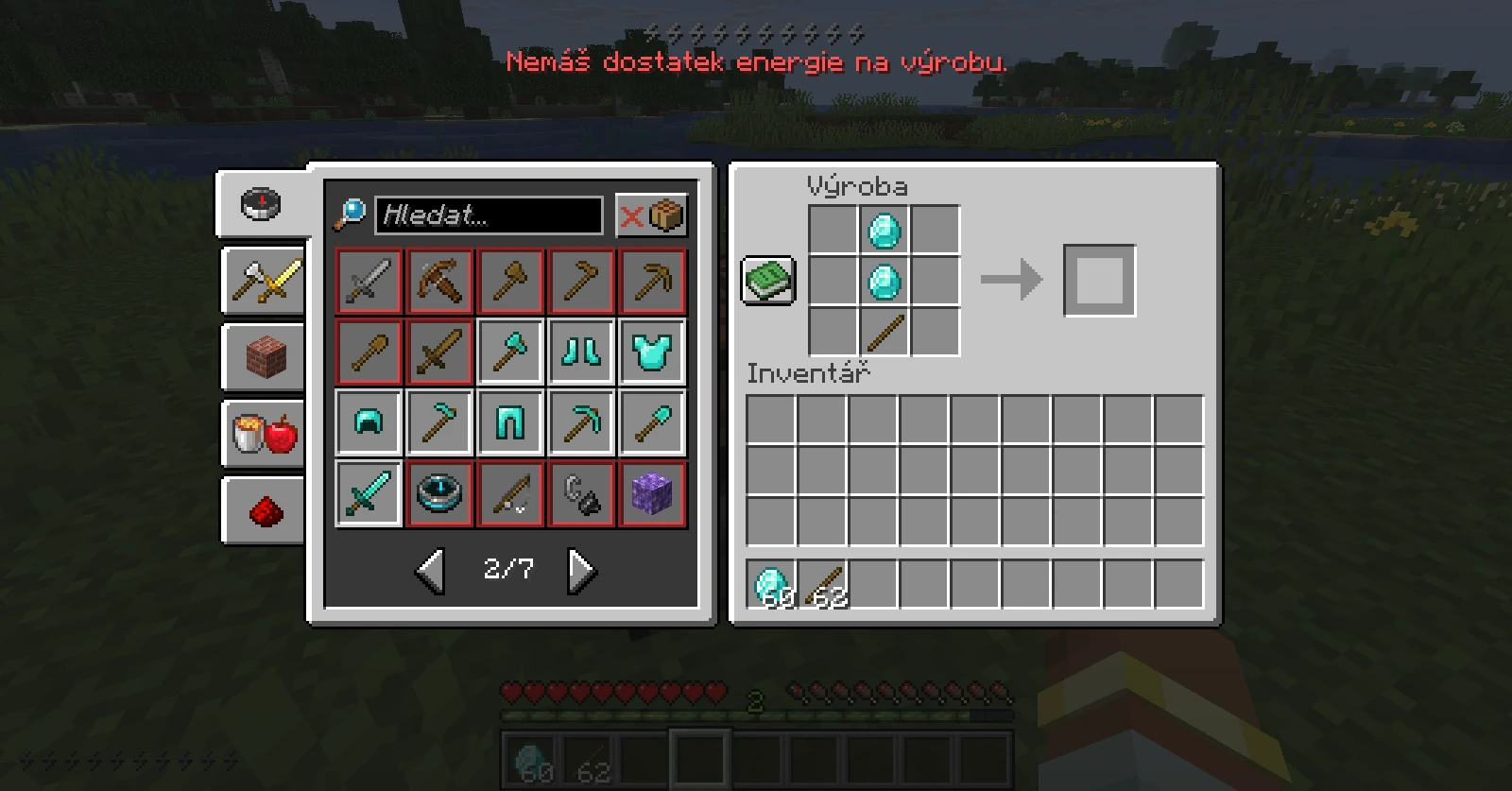
Task: Clear the search using the red X
Action: click(x=632, y=215)
